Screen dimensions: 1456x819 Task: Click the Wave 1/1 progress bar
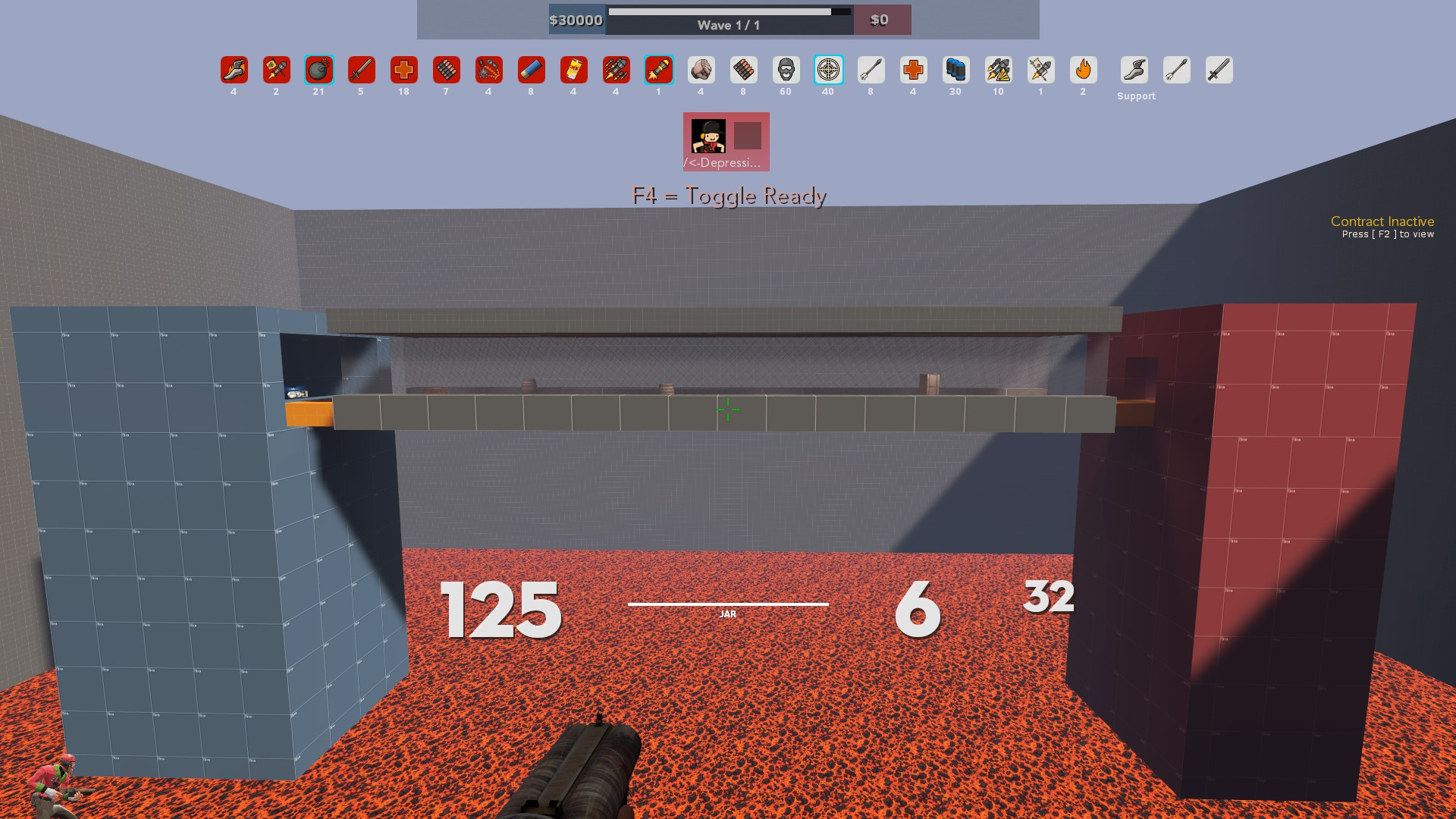726,20
